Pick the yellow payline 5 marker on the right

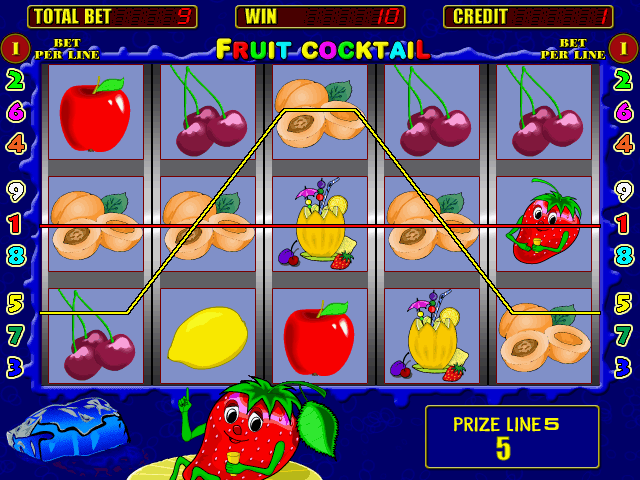623,302
